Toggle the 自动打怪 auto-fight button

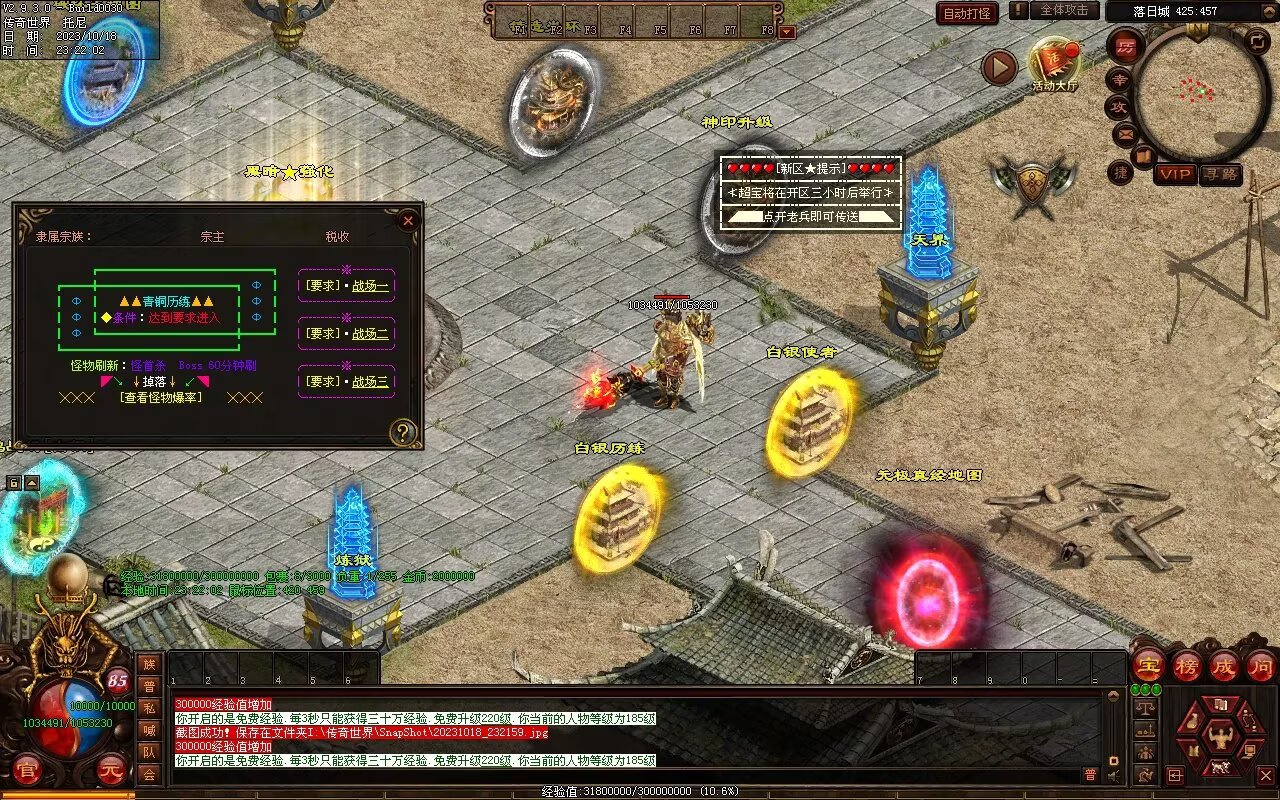[967, 13]
